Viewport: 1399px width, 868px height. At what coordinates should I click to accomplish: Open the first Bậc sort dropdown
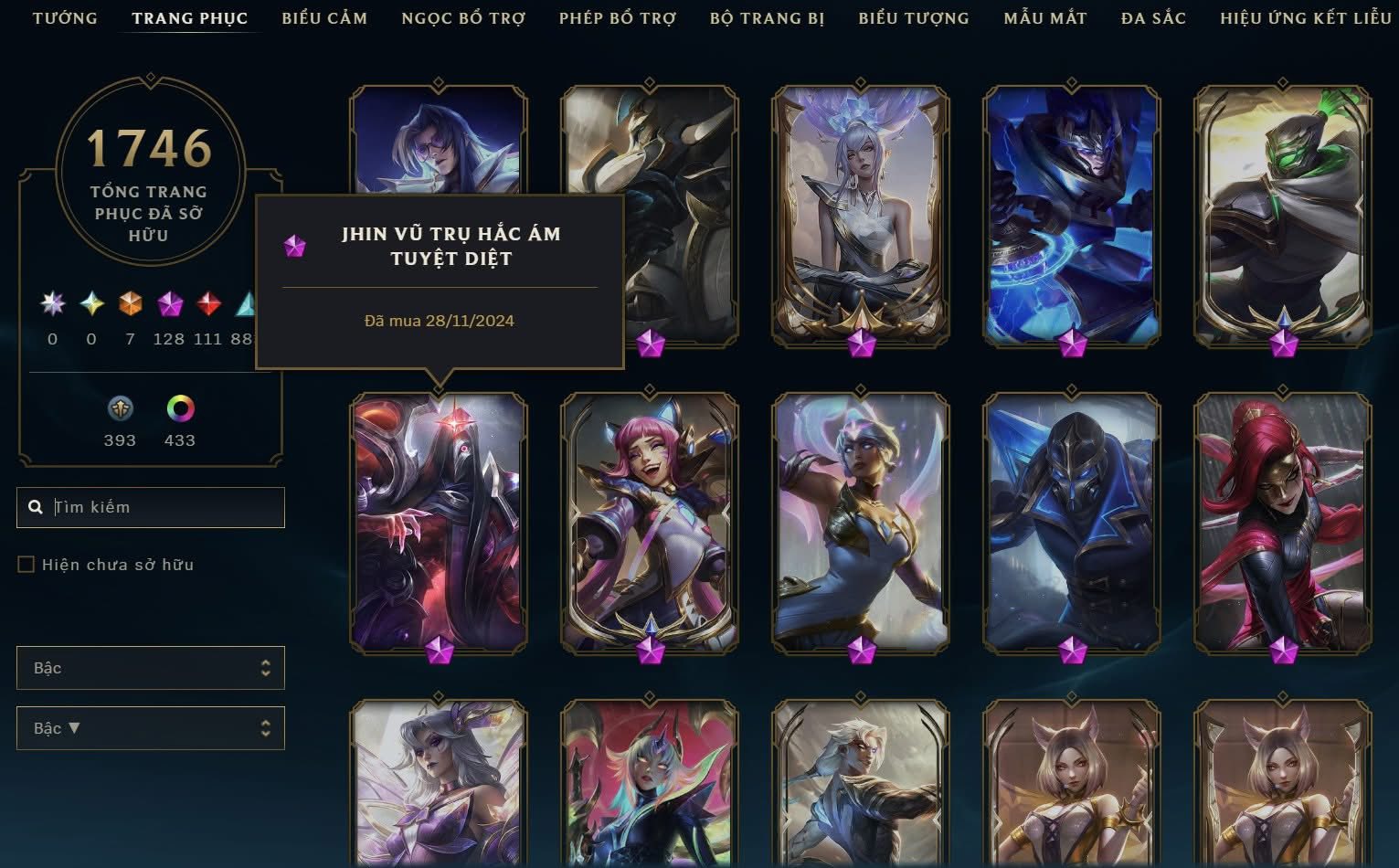150,668
